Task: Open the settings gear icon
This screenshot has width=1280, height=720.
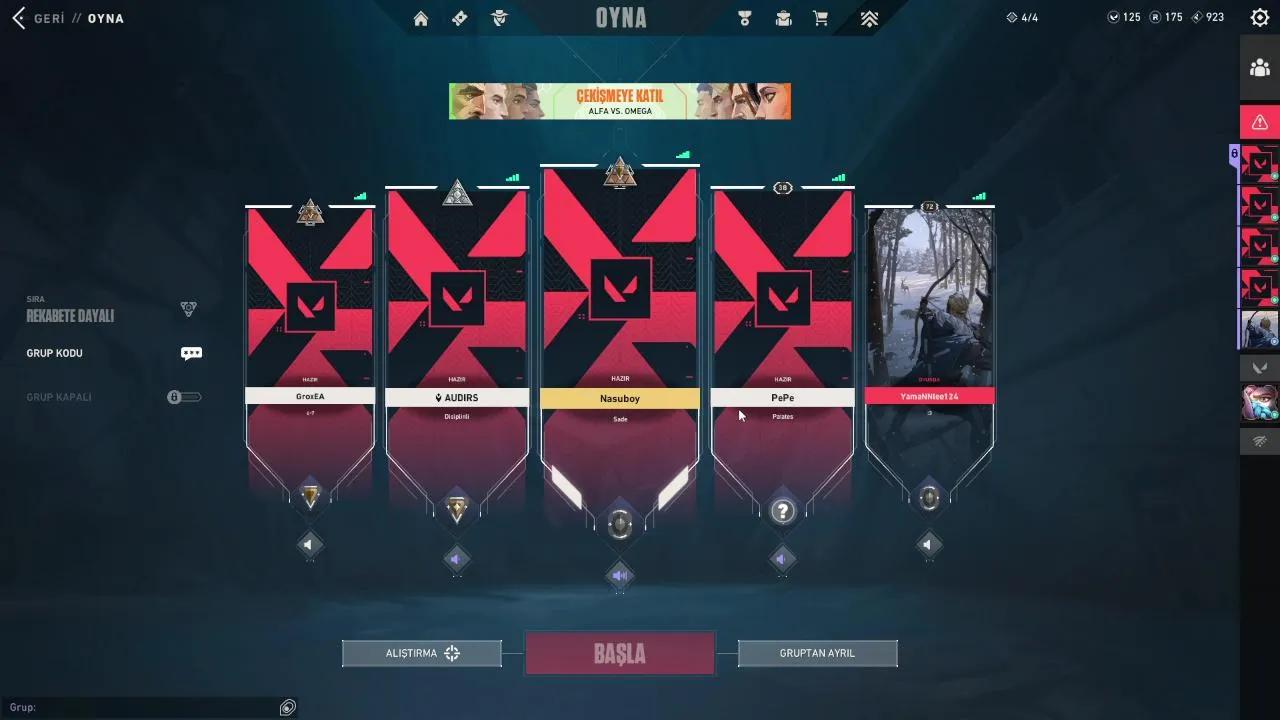Action: (x=1258, y=17)
